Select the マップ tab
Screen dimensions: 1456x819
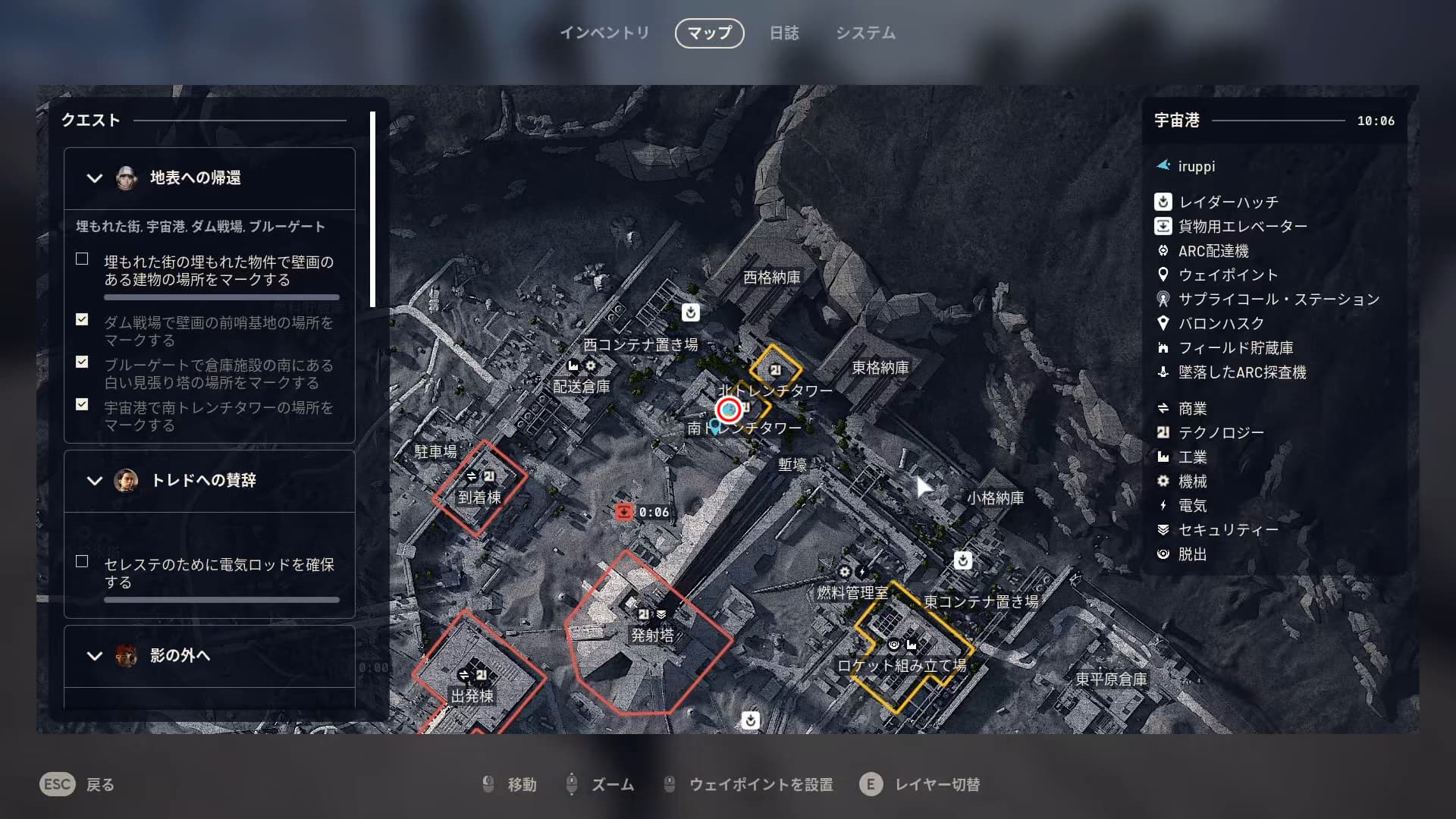709,33
